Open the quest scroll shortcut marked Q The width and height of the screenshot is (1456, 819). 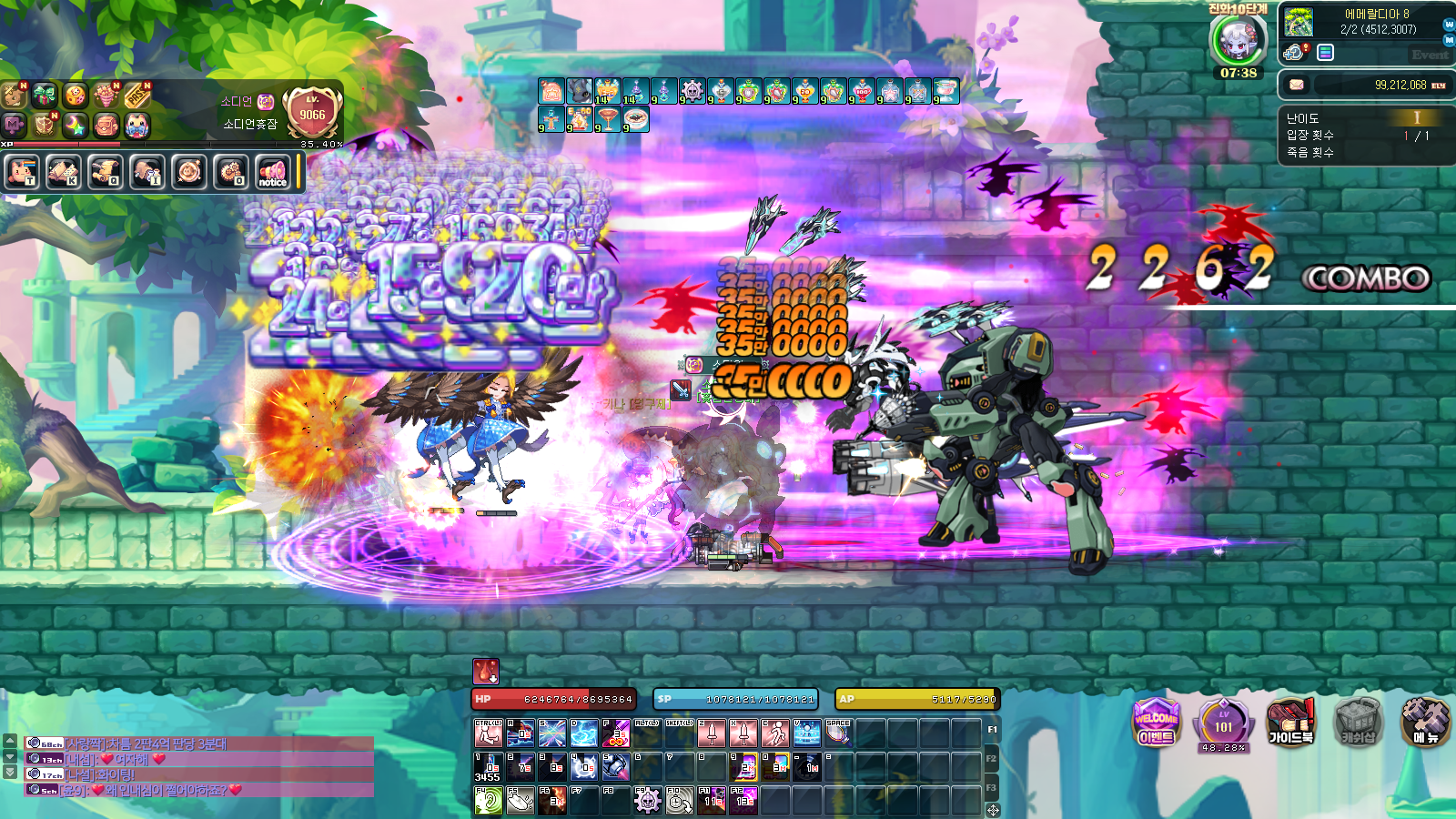(105, 171)
